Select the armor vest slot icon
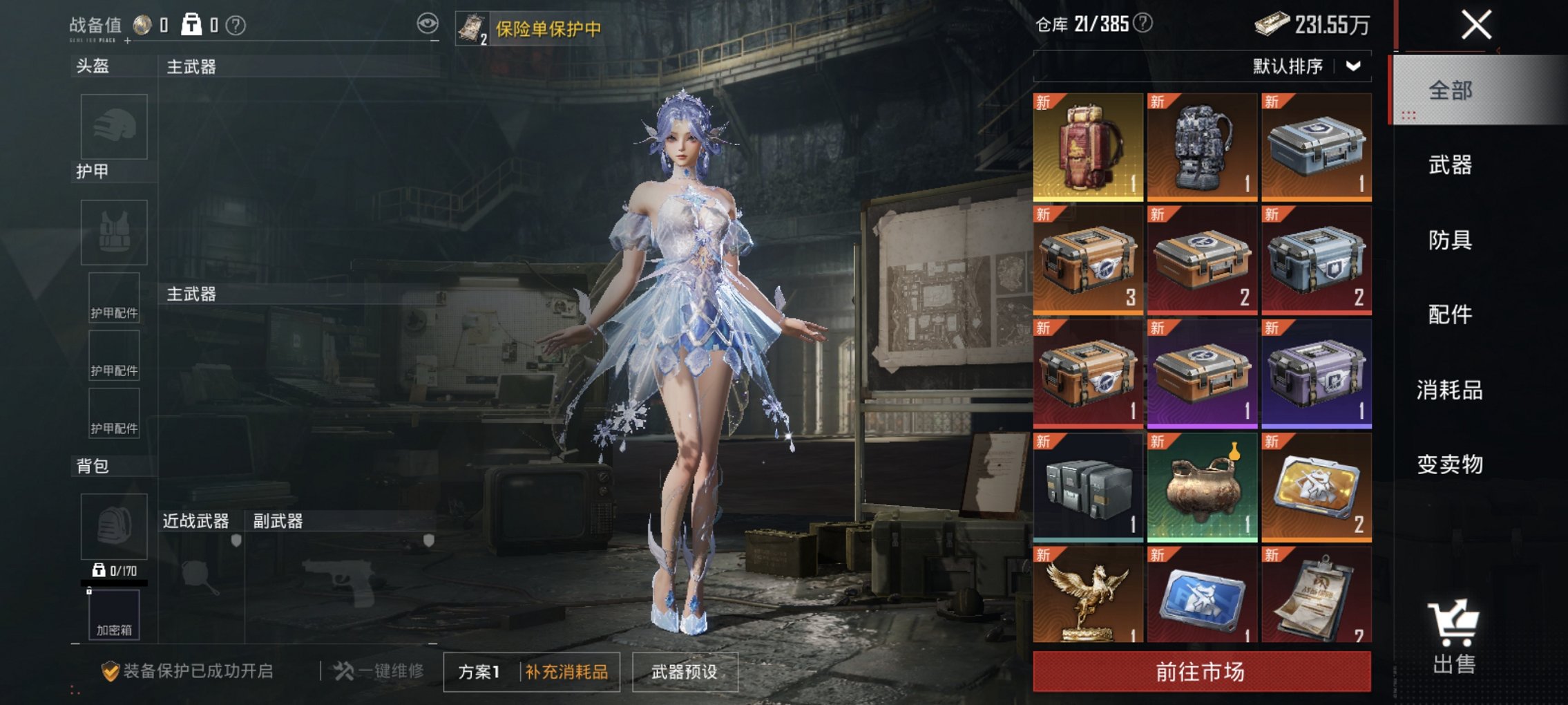This screenshot has height=705, width=1568. click(114, 233)
